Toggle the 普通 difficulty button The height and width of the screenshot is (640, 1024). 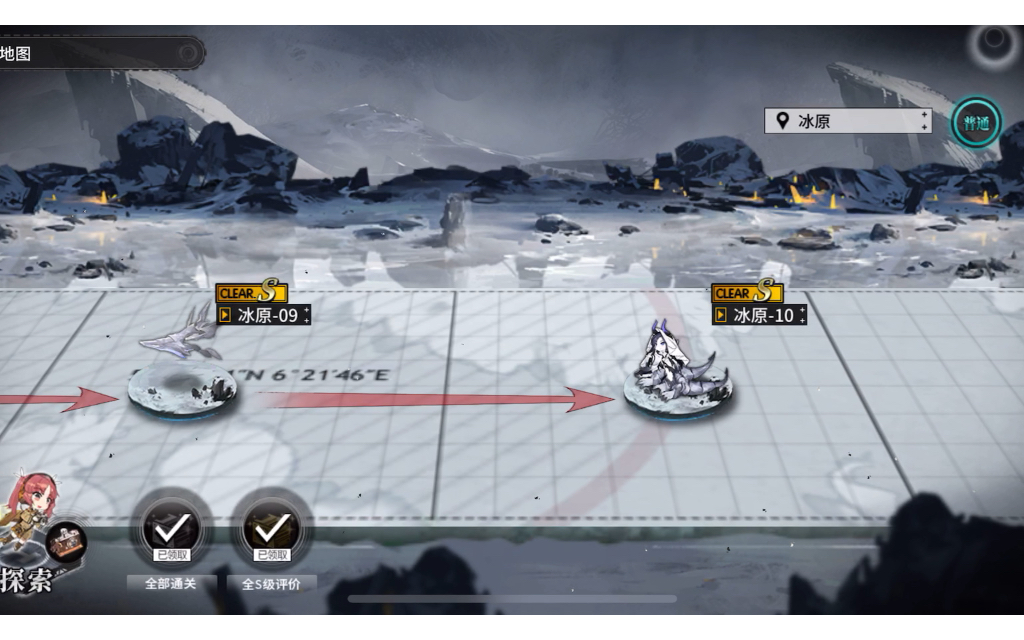pyautogui.click(x=975, y=122)
